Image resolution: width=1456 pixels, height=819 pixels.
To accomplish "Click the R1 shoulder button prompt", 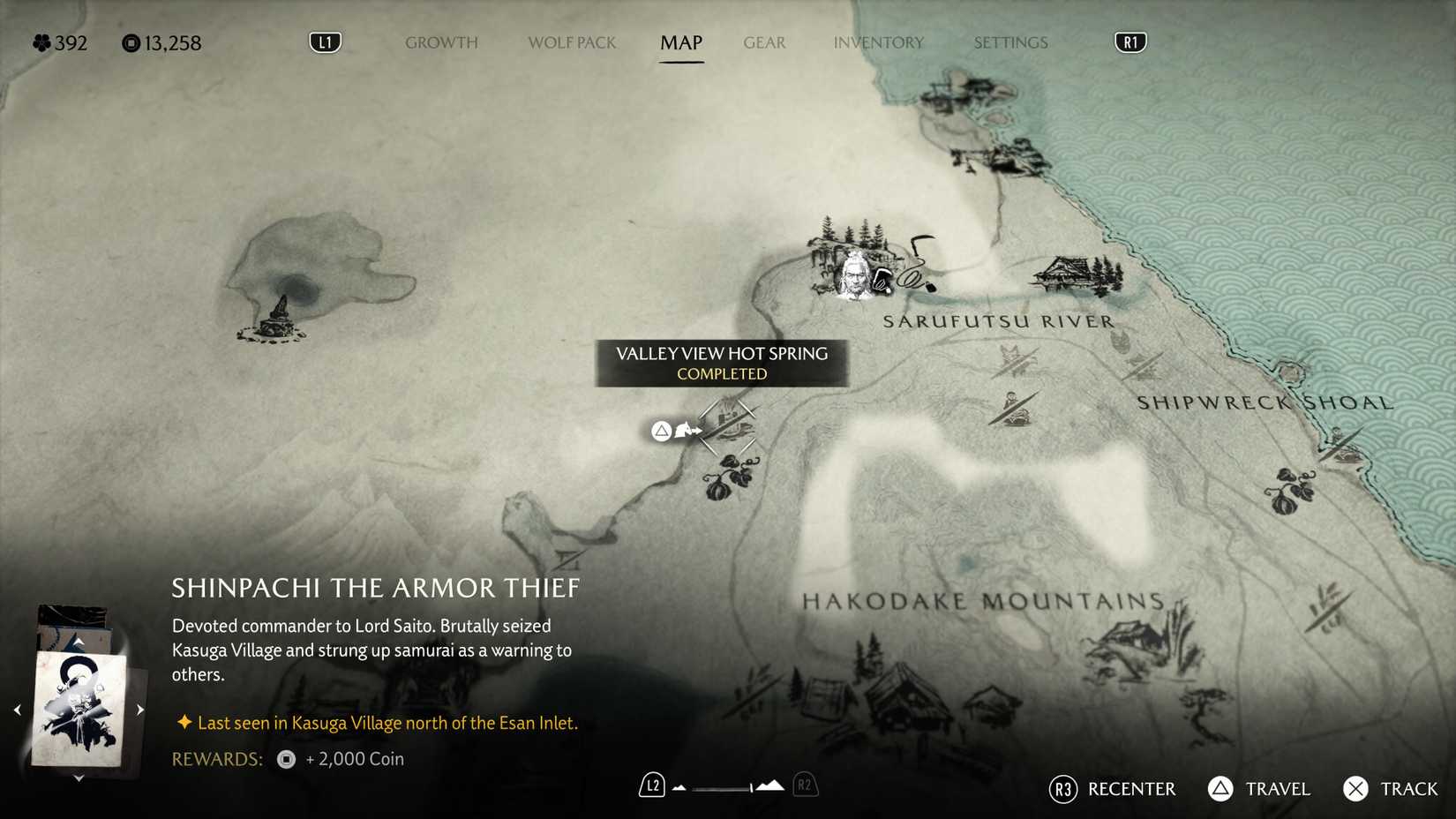I will pos(1130,41).
